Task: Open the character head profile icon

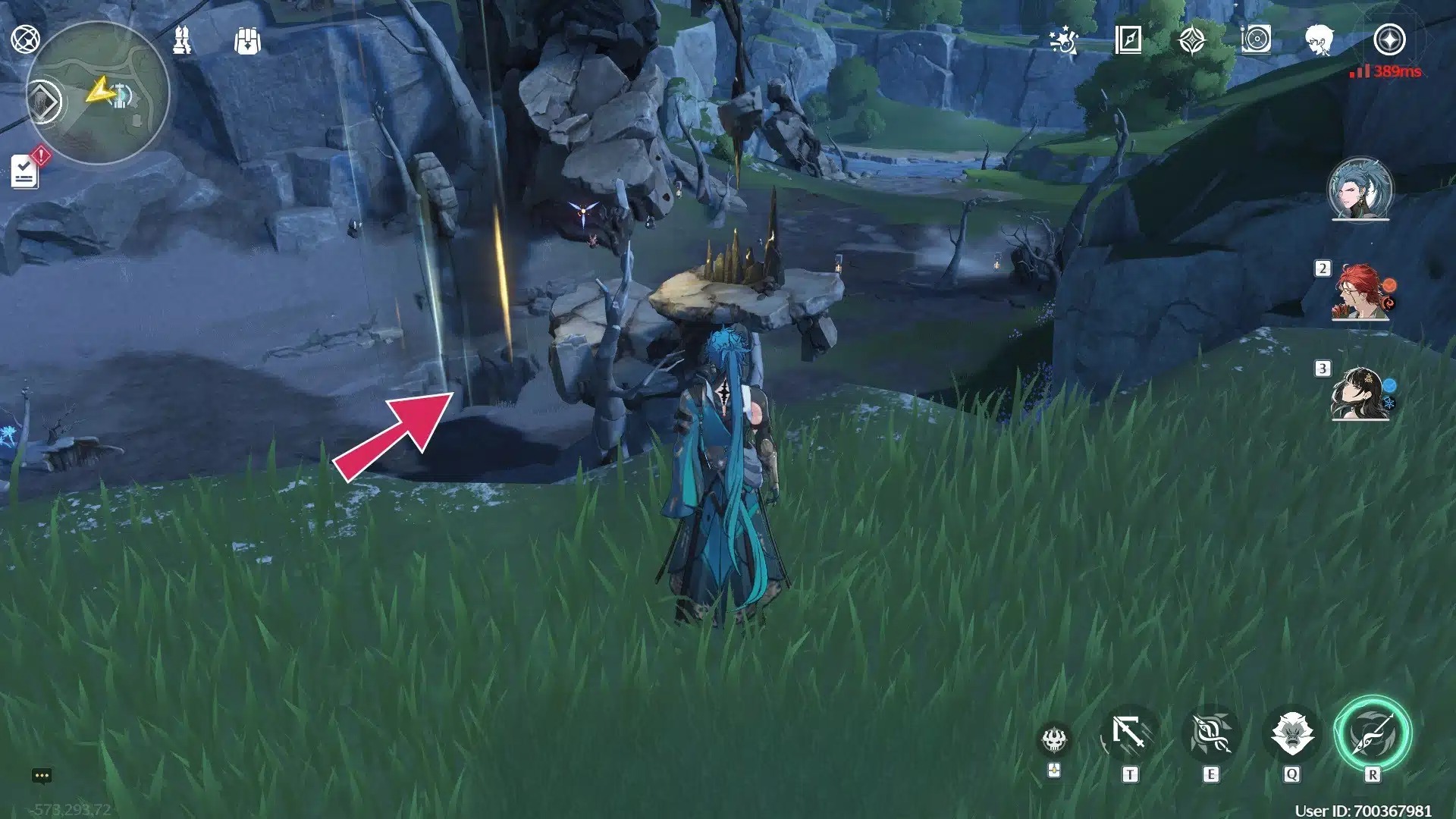Action: point(1319,40)
